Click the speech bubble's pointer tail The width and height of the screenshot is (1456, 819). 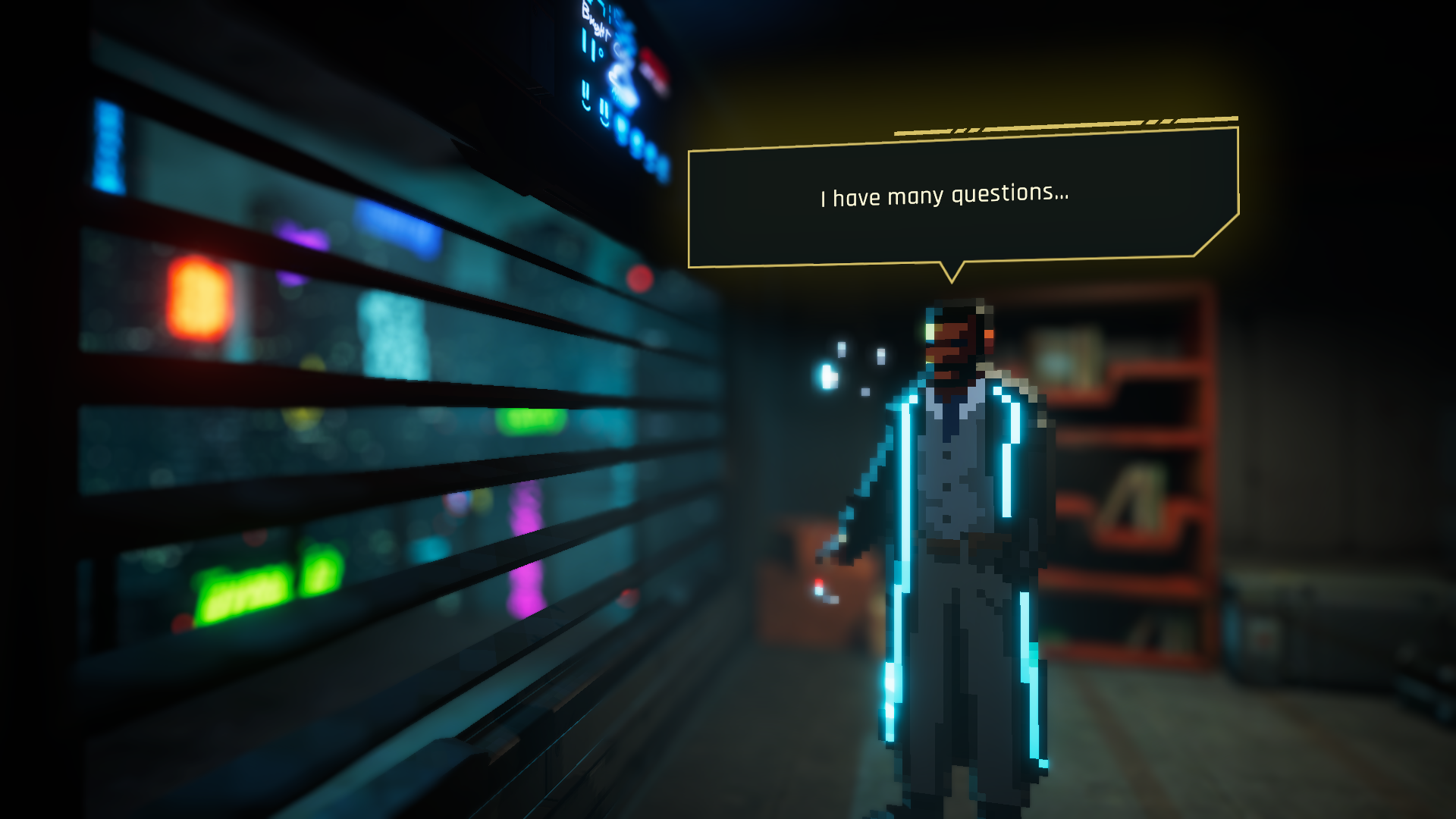pos(952,273)
